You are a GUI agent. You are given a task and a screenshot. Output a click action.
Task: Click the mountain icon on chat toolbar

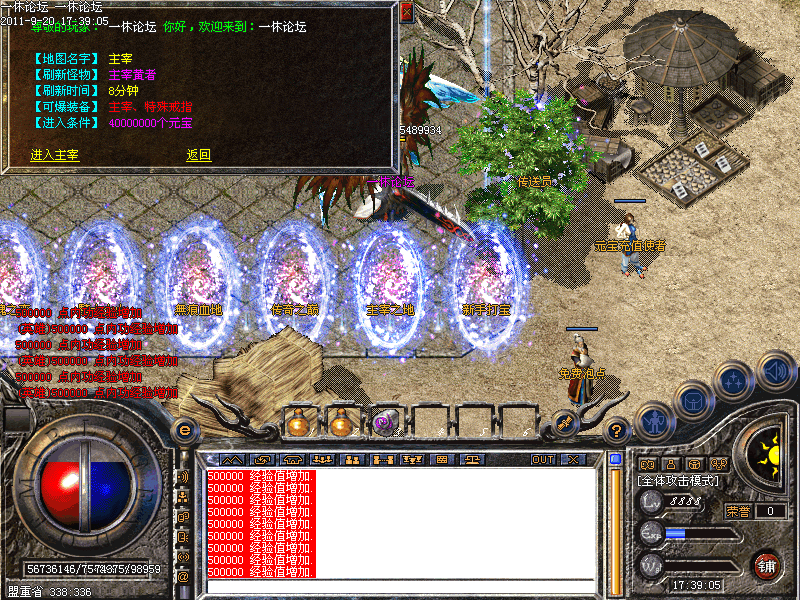point(231,460)
